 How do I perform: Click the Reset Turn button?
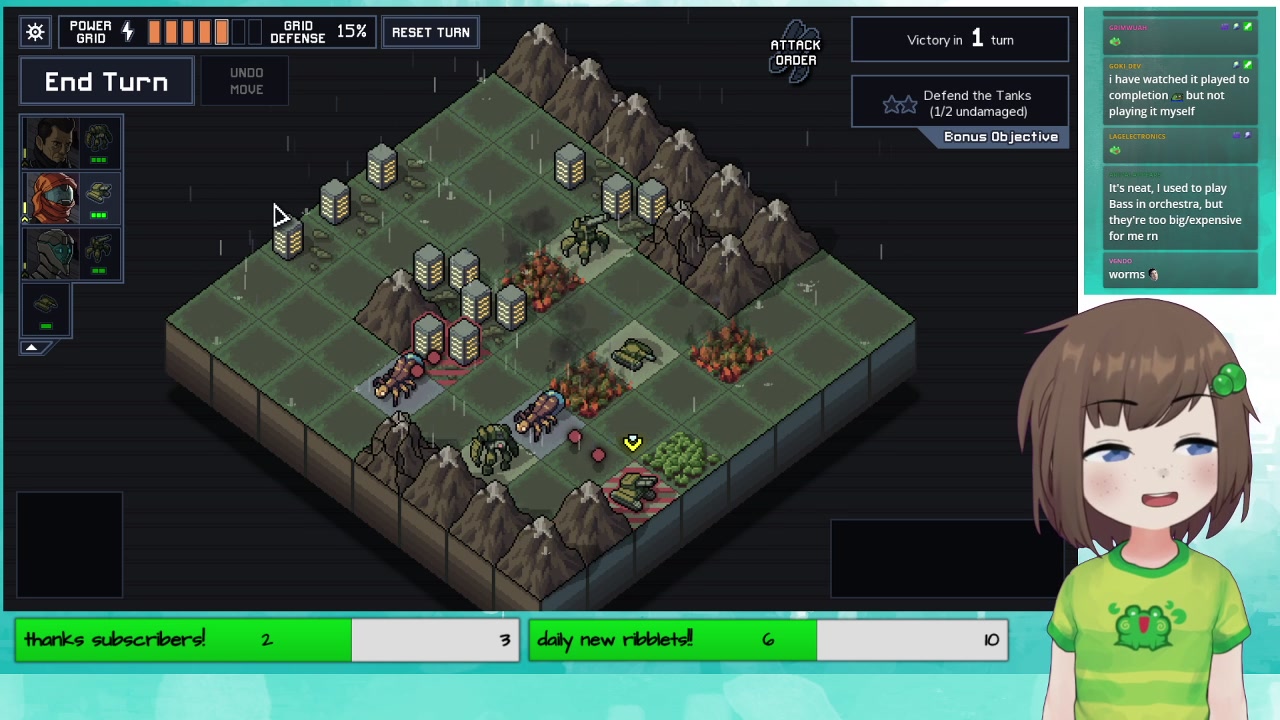430,31
